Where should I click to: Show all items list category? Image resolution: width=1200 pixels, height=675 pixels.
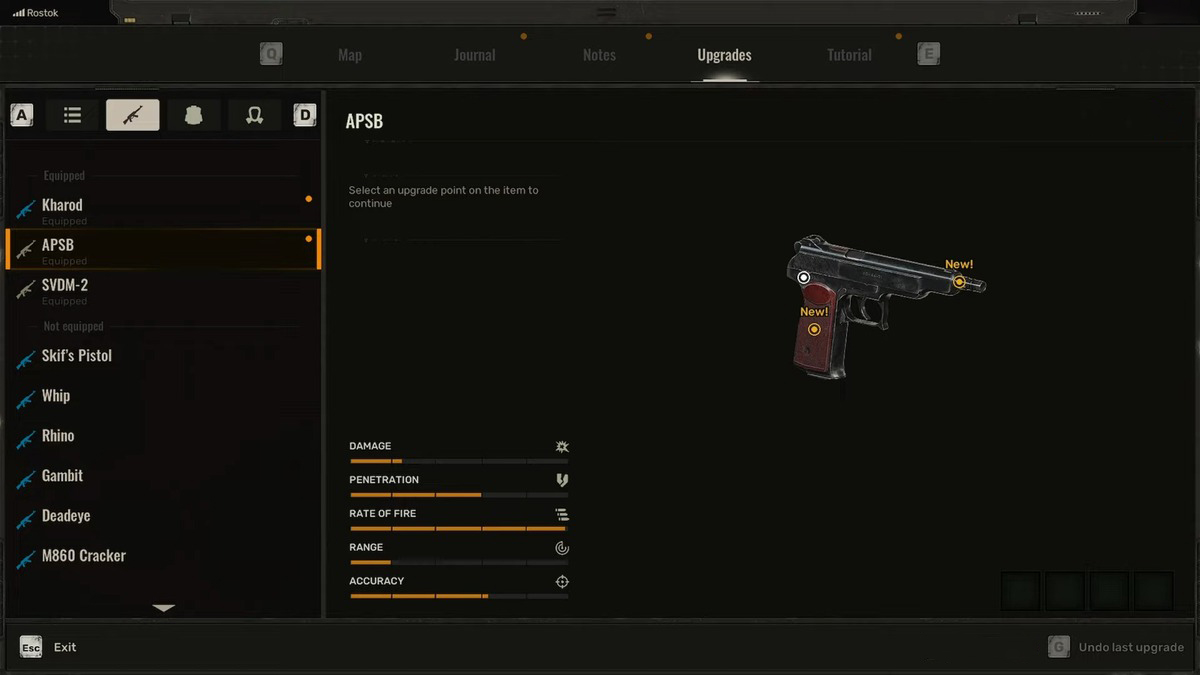point(72,115)
